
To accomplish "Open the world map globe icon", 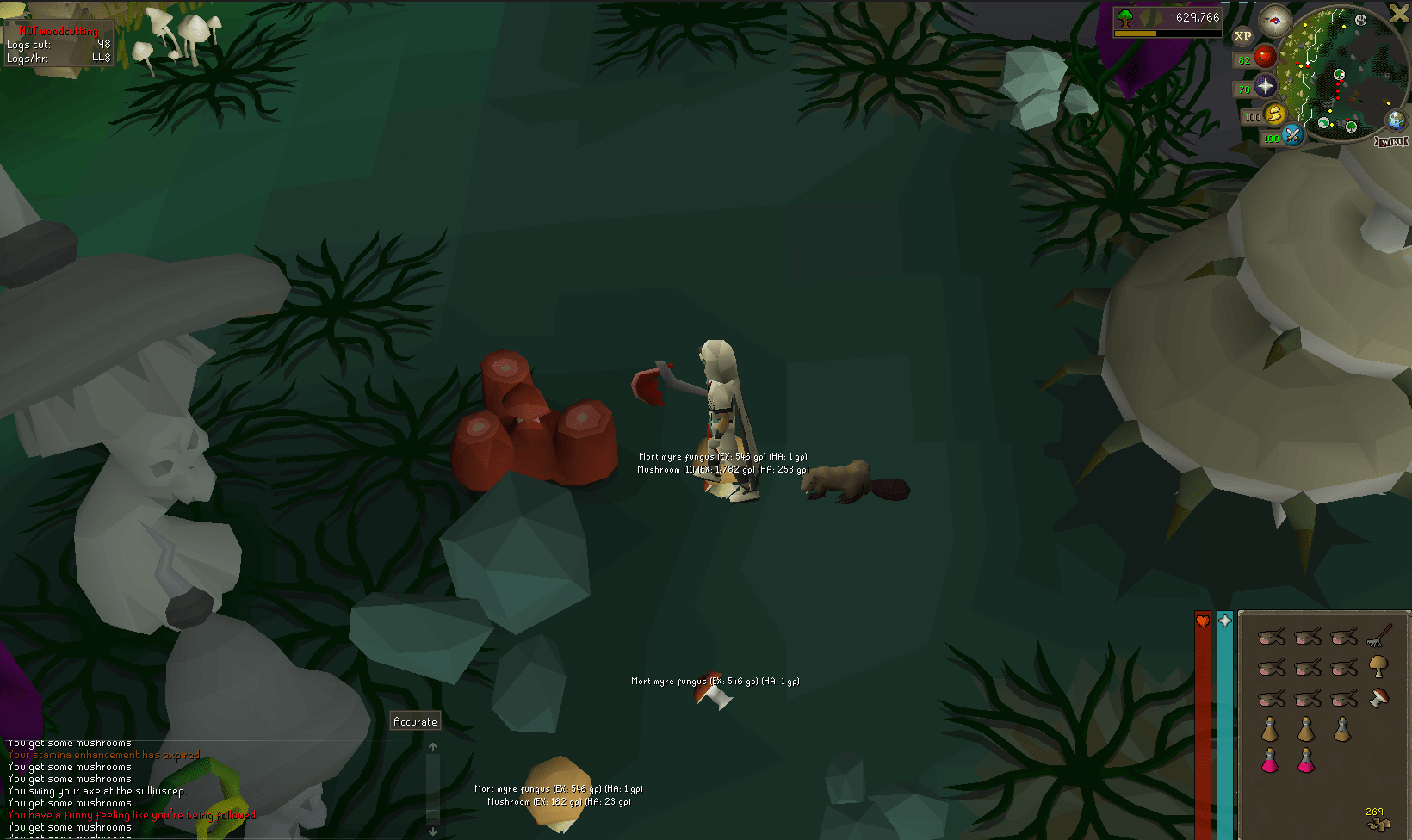I will [1396, 121].
